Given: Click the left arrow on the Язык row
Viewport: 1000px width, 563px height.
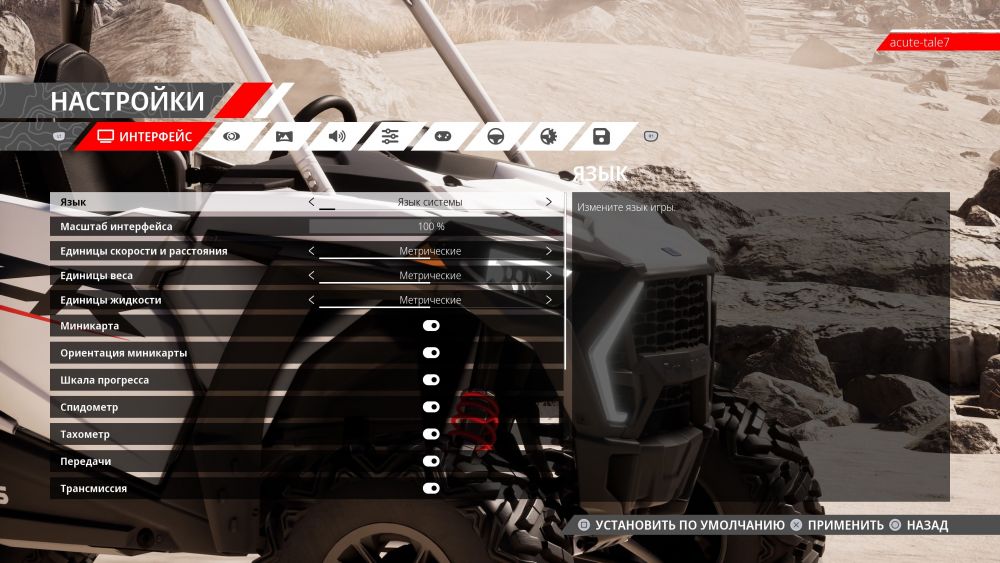Looking at the screenshot, I should click(x=311, y=202).
